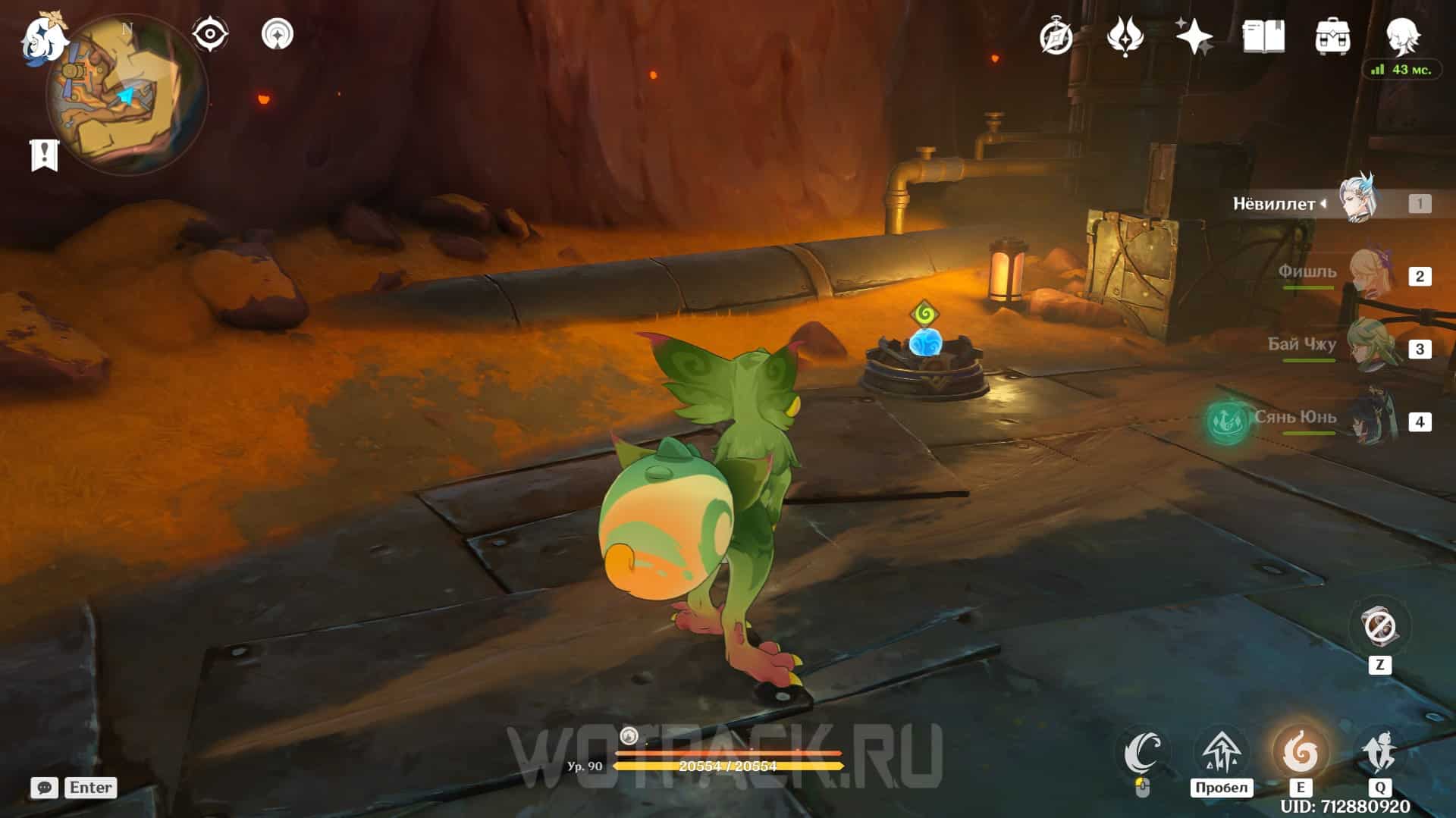Open the wish star icon
Viewport: 1456px width, 818px height.
[x=1194, y=36]
